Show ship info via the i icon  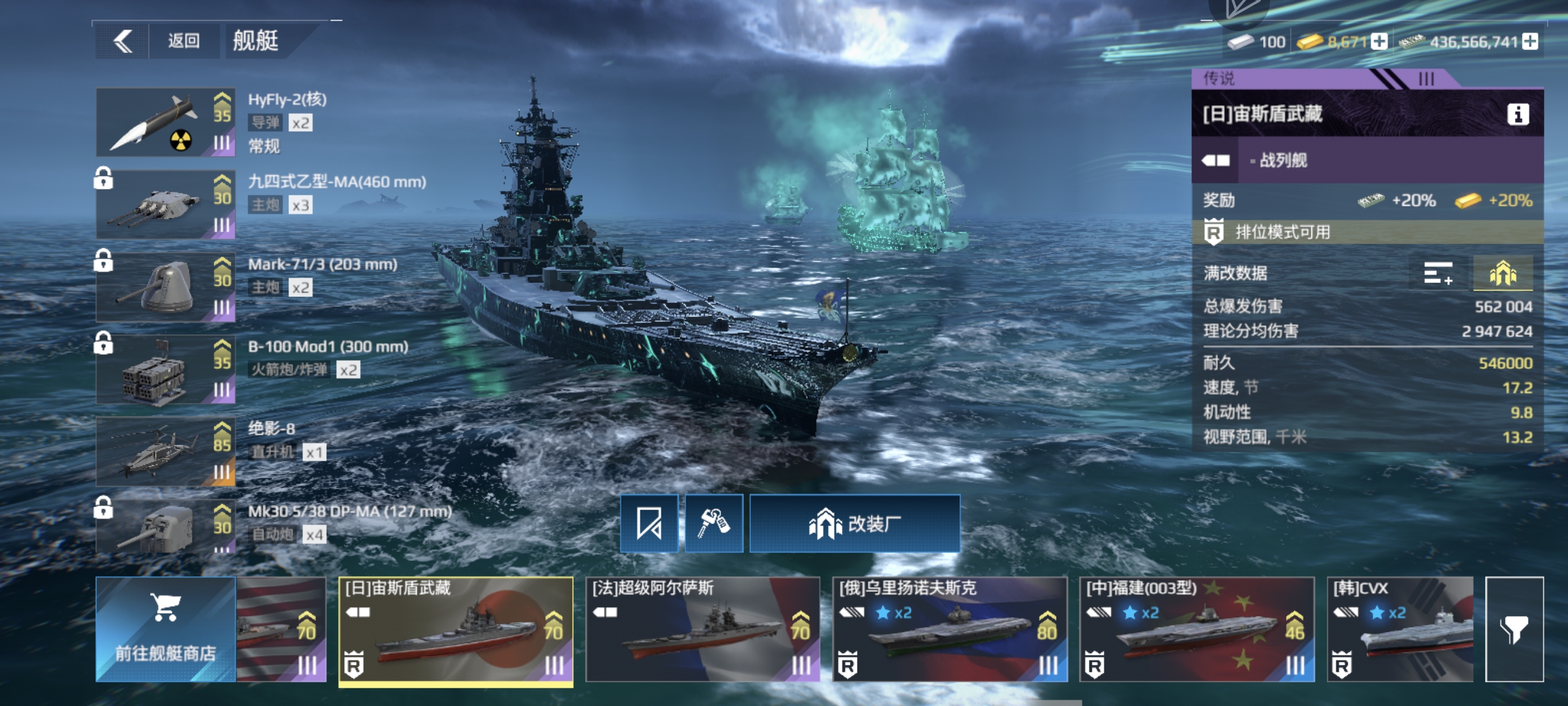tap(1517, 114)
